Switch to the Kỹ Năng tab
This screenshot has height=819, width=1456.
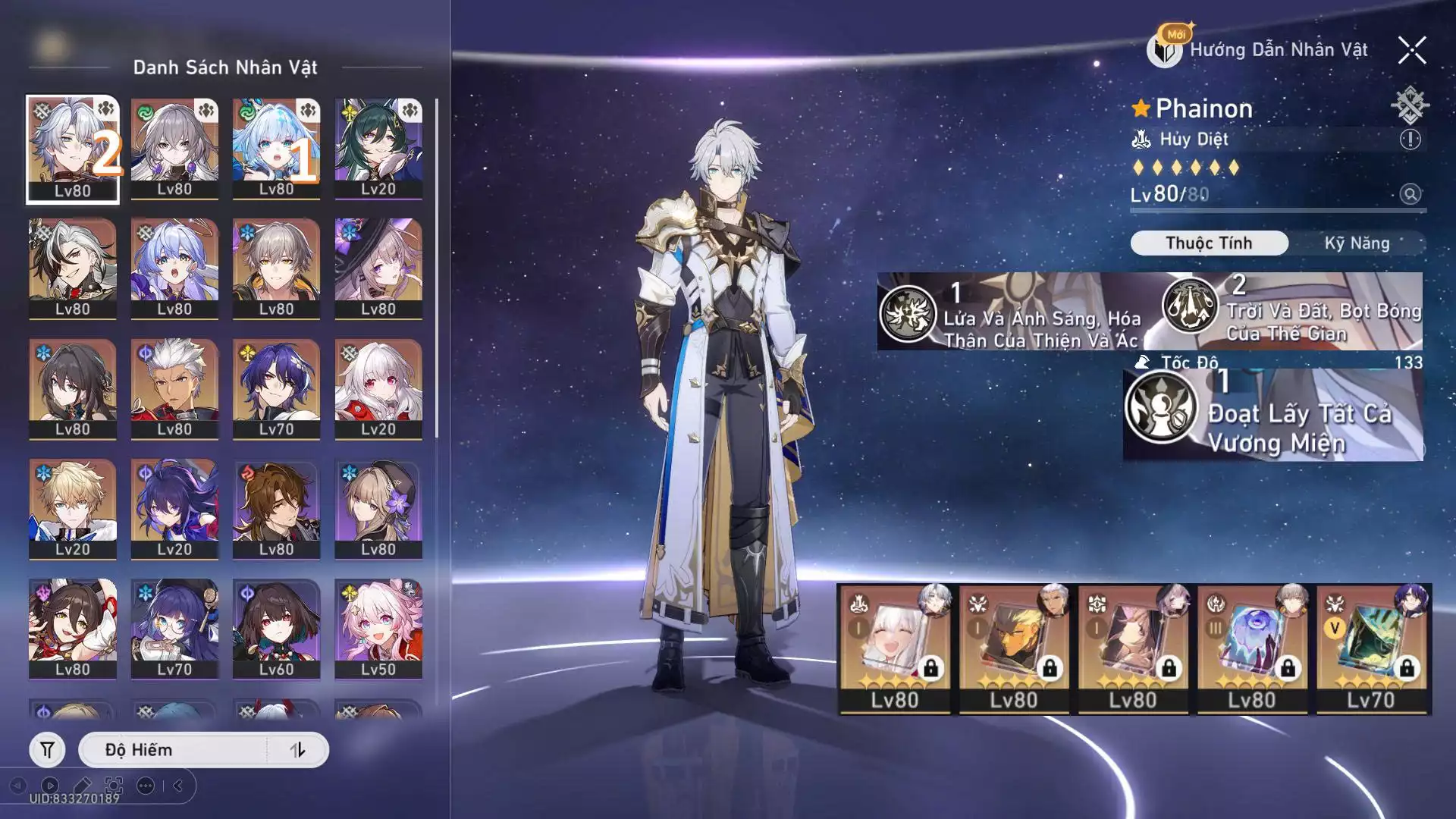[1357, 243]
